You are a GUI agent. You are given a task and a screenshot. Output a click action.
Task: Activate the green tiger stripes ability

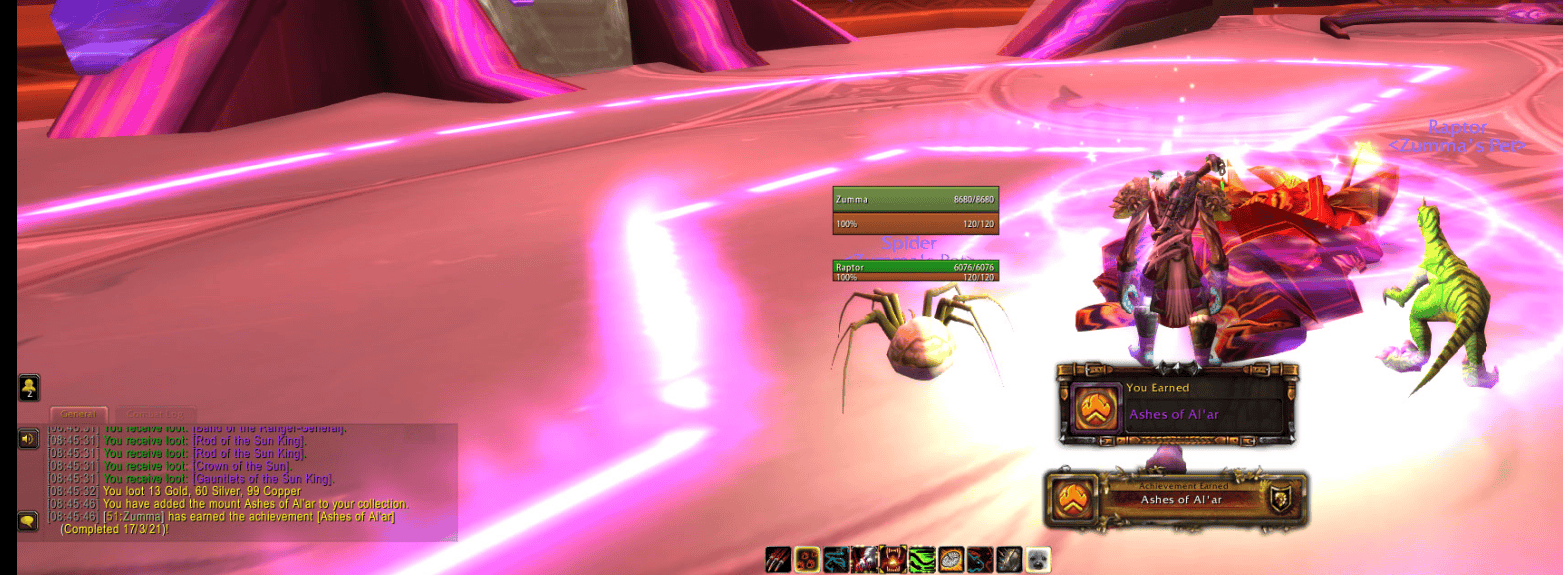(922, 560)
